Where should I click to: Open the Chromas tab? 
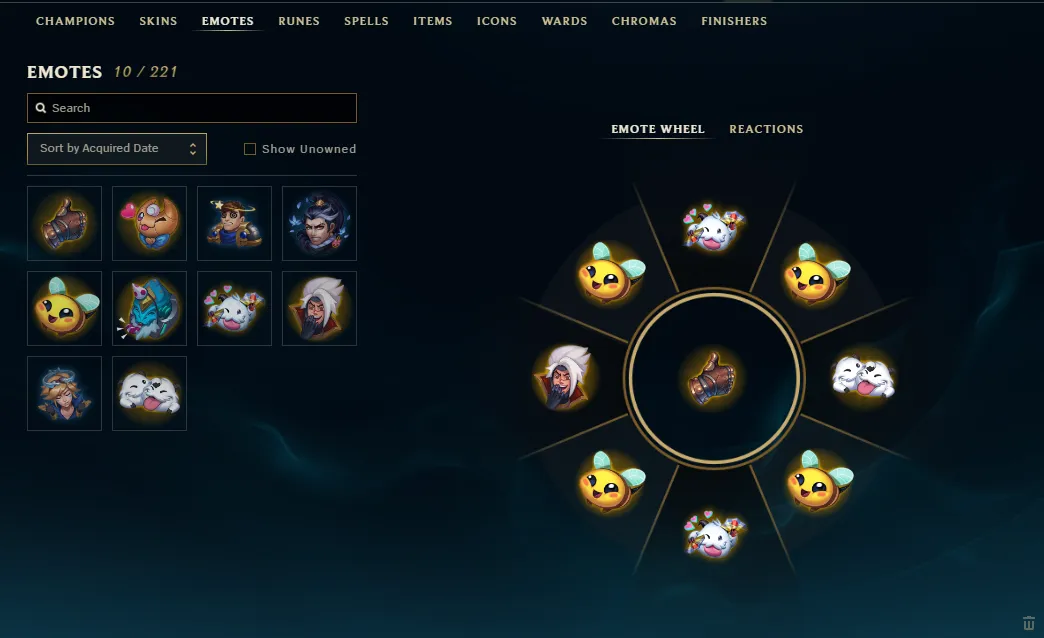click(644, 21)
